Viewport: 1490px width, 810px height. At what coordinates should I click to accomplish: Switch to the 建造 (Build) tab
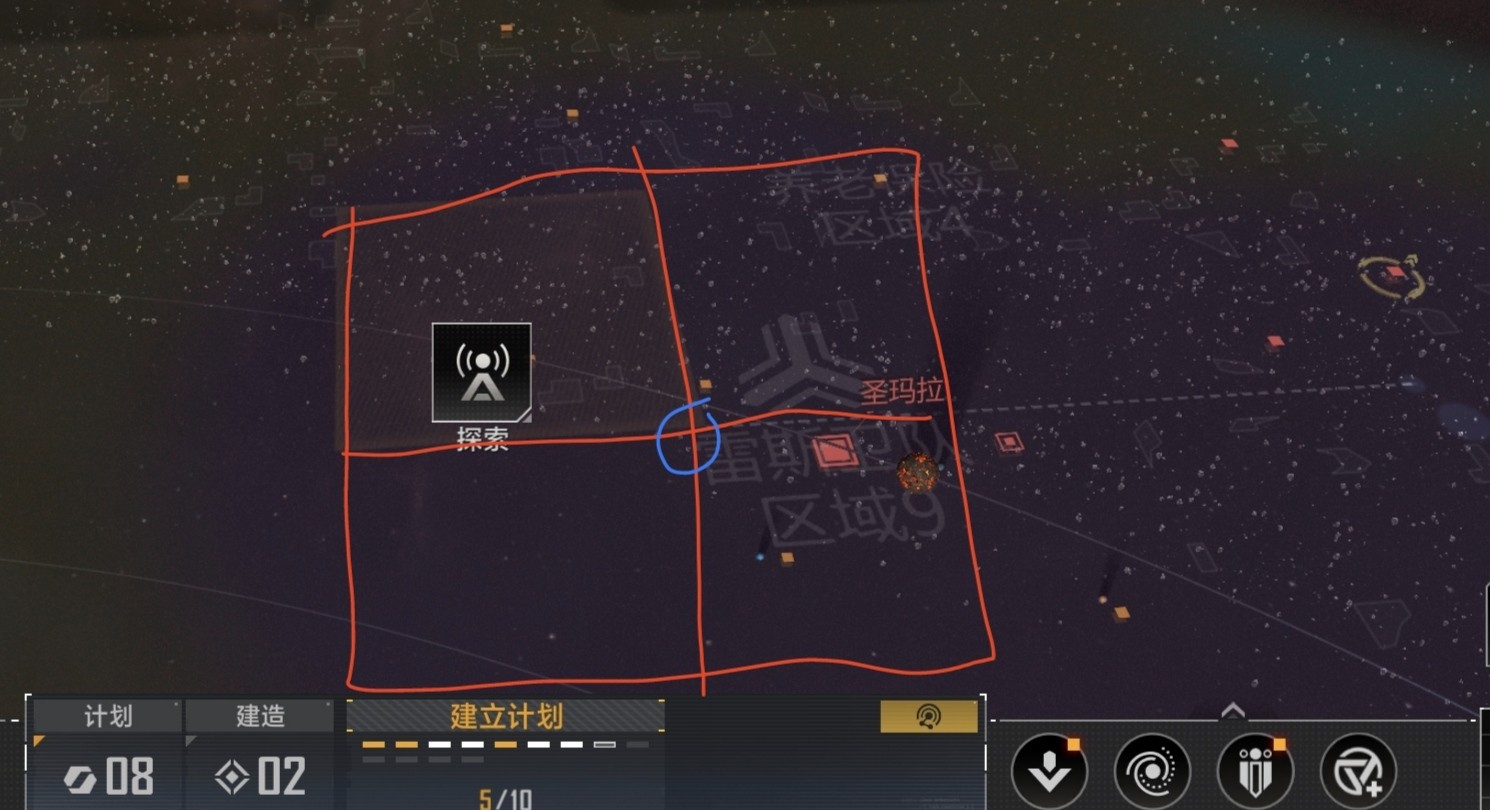click(x=260, y=716)
